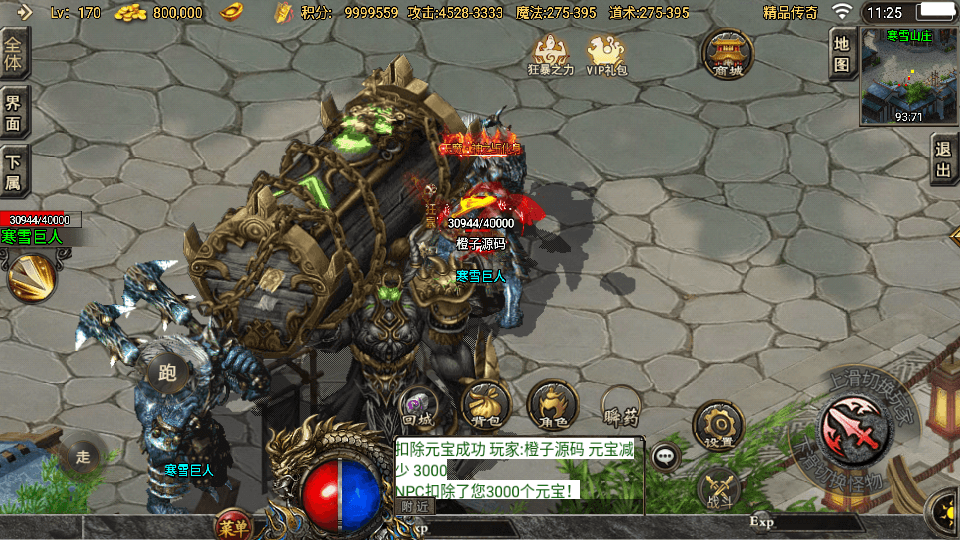The width and height of the screenshot is (960, 540).
Task: Choose the 界面 side tab
Action: (x=15, y=111)
